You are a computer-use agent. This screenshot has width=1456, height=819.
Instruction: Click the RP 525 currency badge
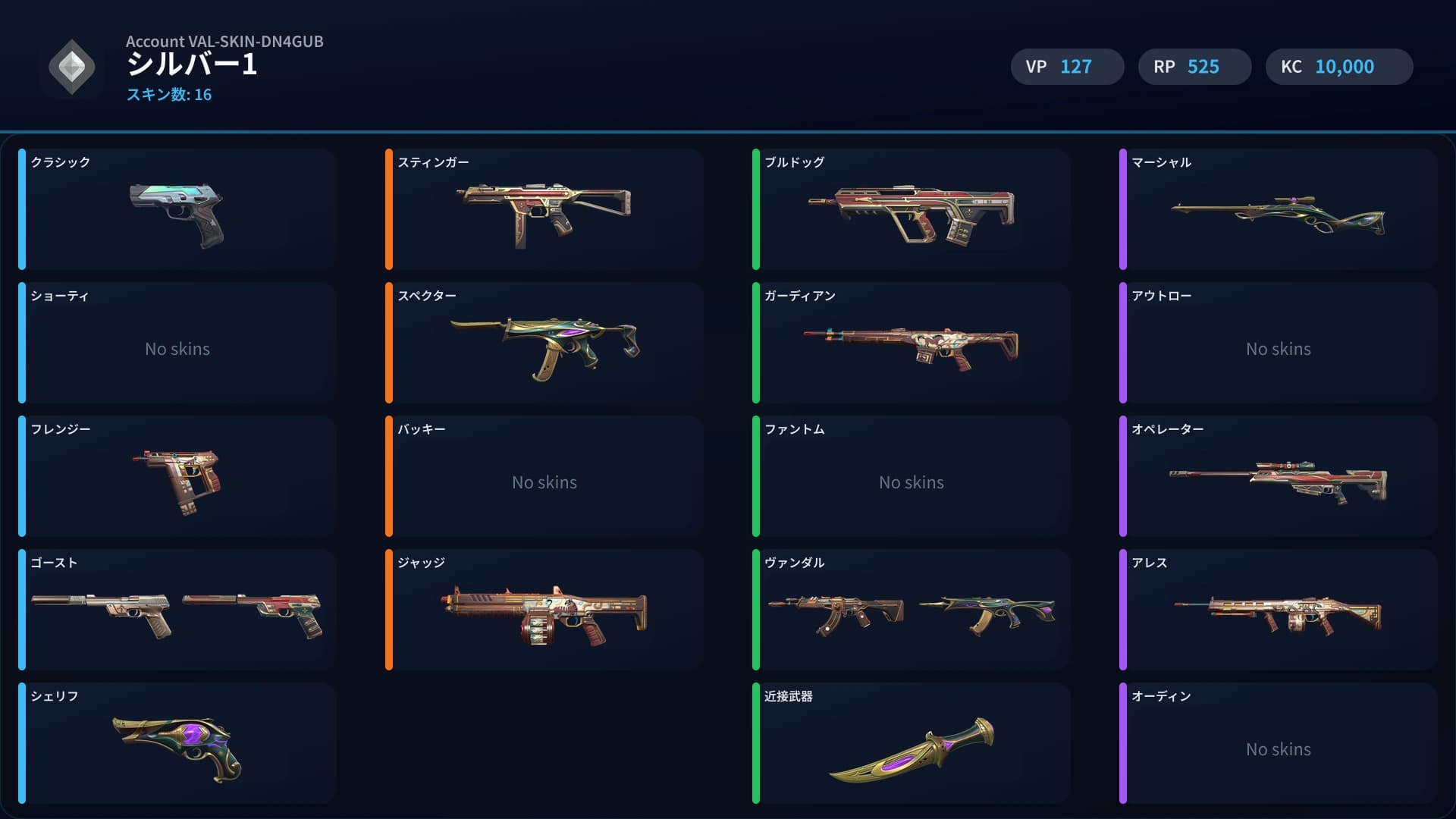point(1194,67)
